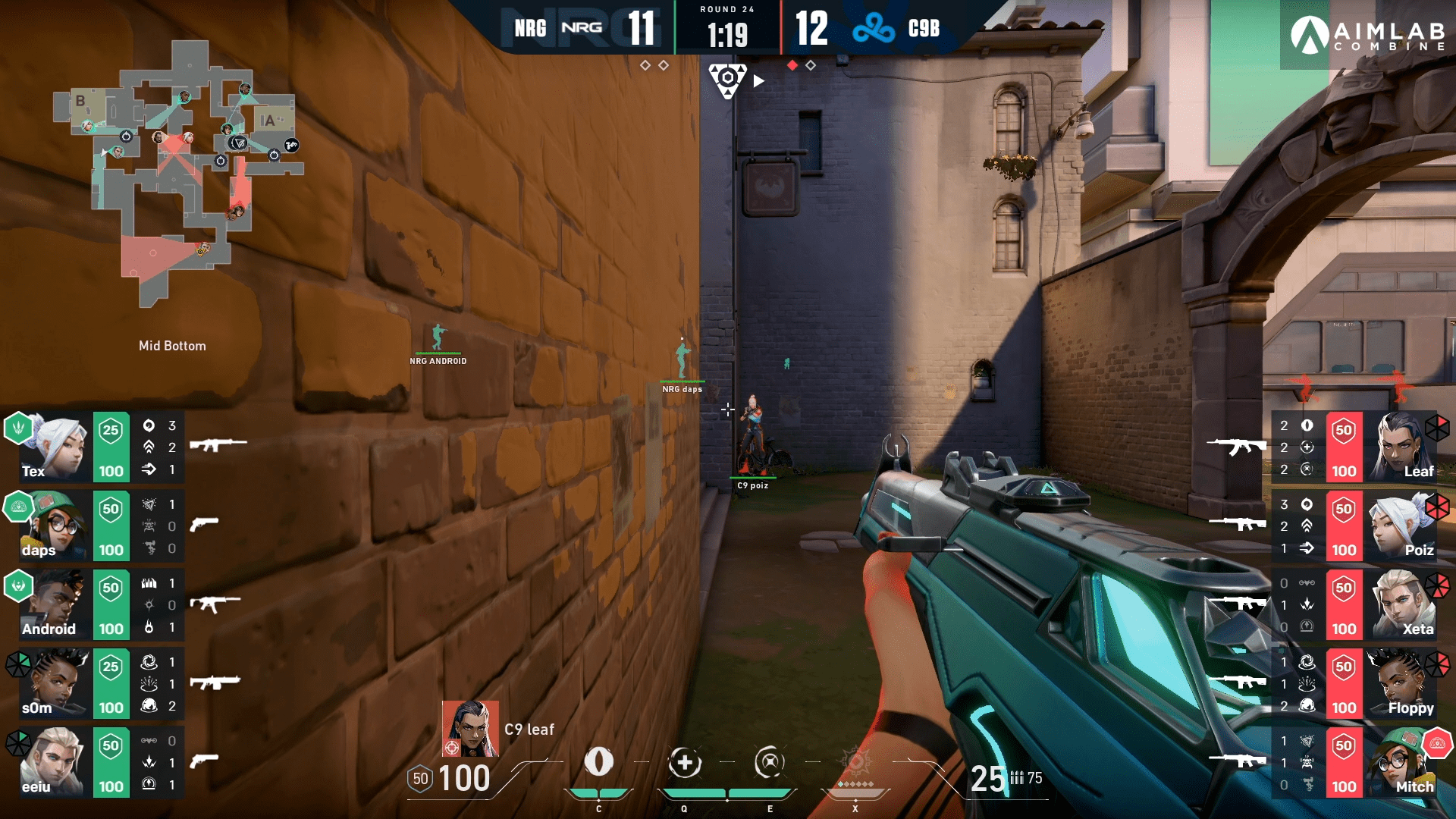Click the Empress ultimate icon on X slot
This screenshot has width=1456, height=819.
(x=856, y=762)
